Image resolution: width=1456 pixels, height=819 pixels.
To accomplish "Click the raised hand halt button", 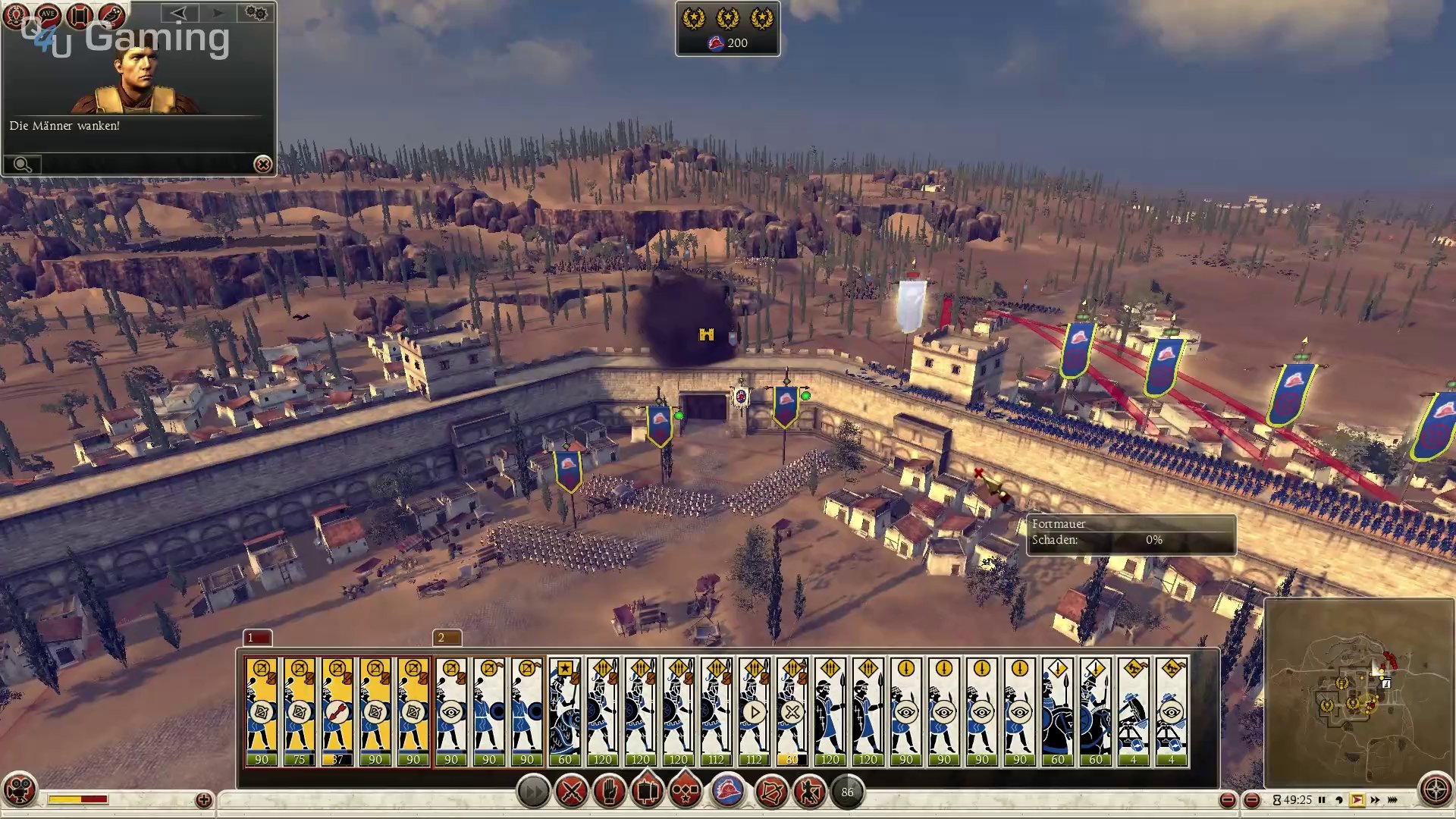I will click(x=609, y=792).
